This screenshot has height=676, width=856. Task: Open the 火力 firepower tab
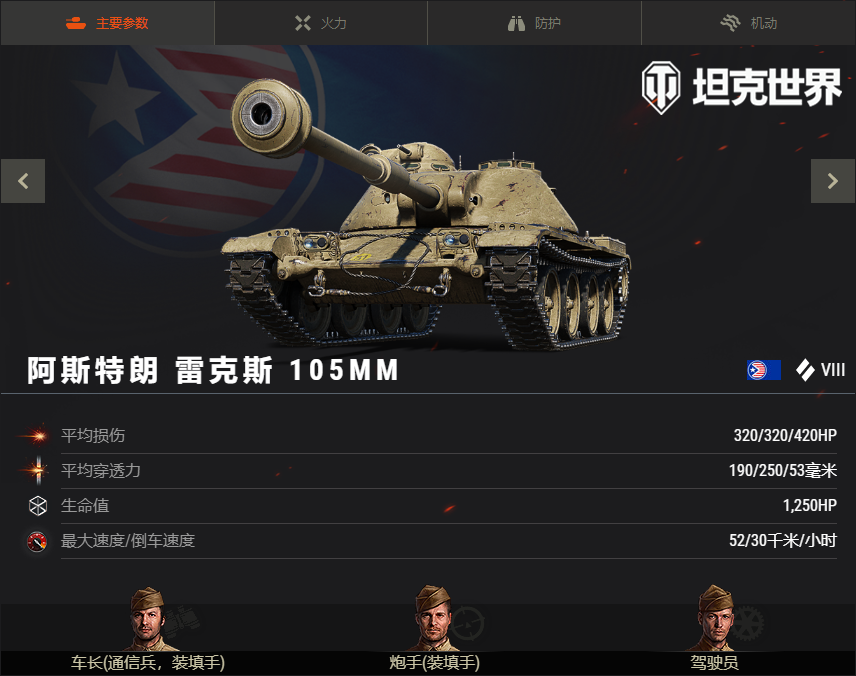point(321,23)
